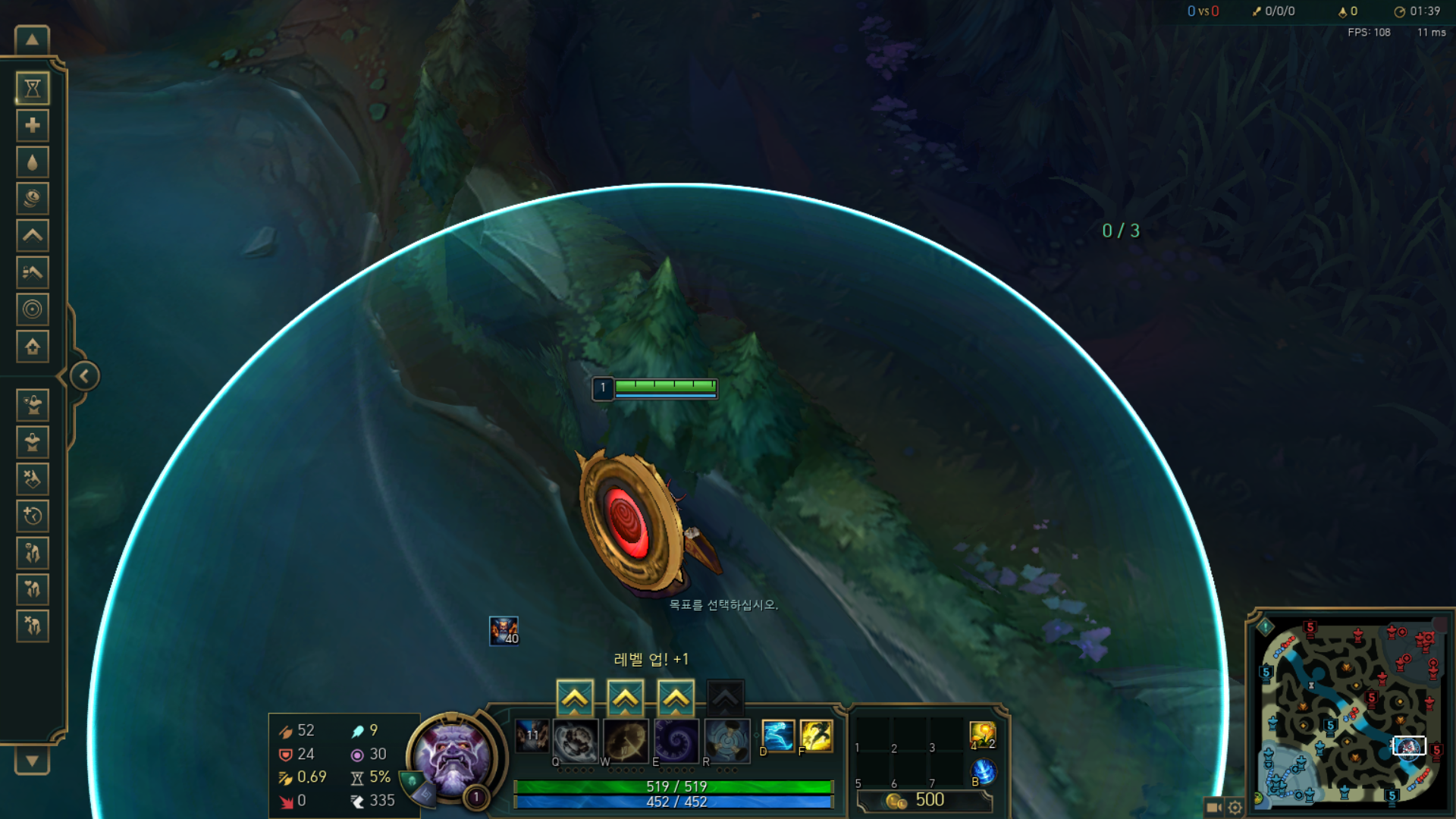Select the R ultimate ability icon

click(x=726, y=740)
